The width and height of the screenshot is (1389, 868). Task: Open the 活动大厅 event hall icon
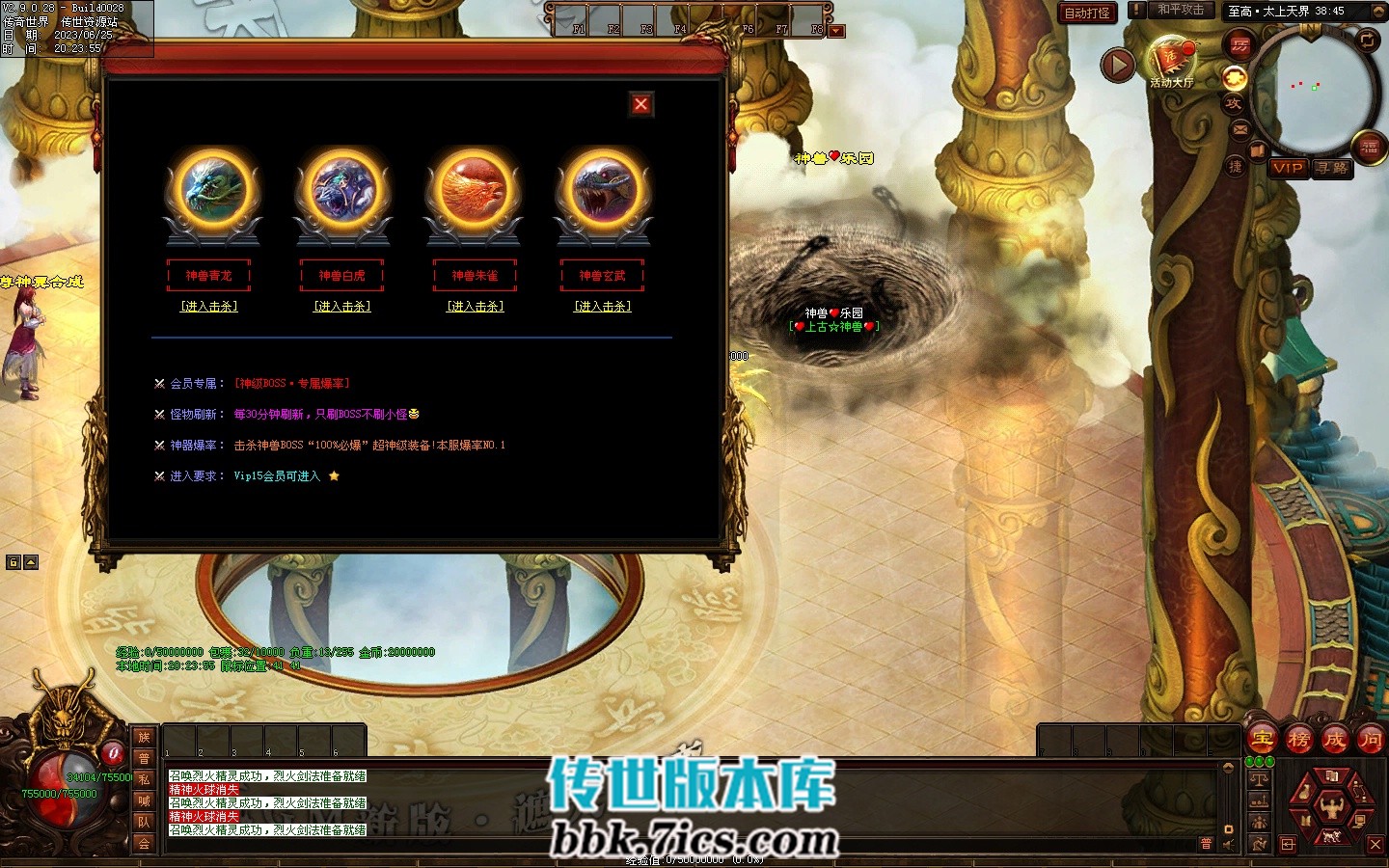pos(1171,62)
